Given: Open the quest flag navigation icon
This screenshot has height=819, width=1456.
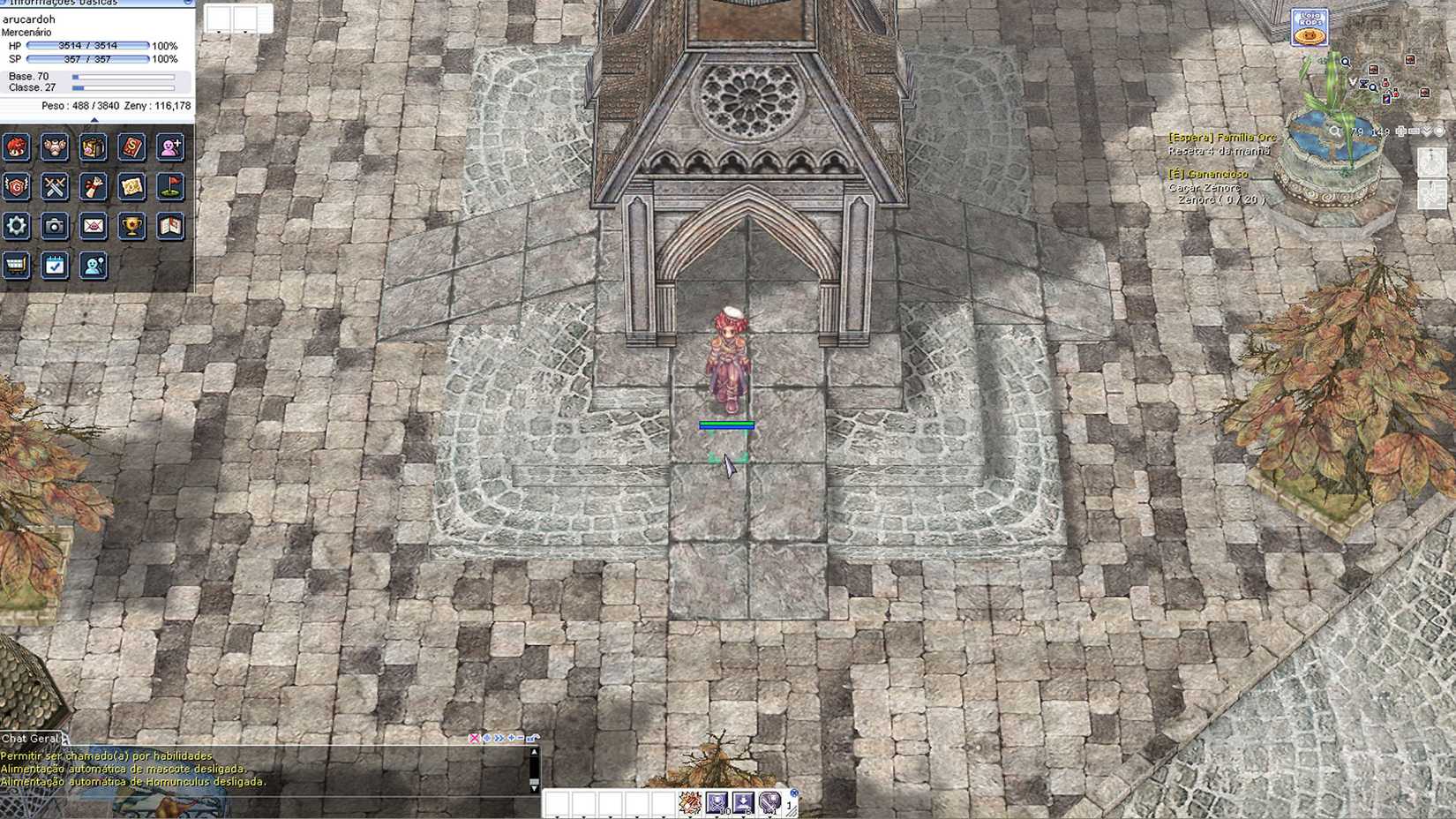Looking at the screenshot, I should coord(169,188).
